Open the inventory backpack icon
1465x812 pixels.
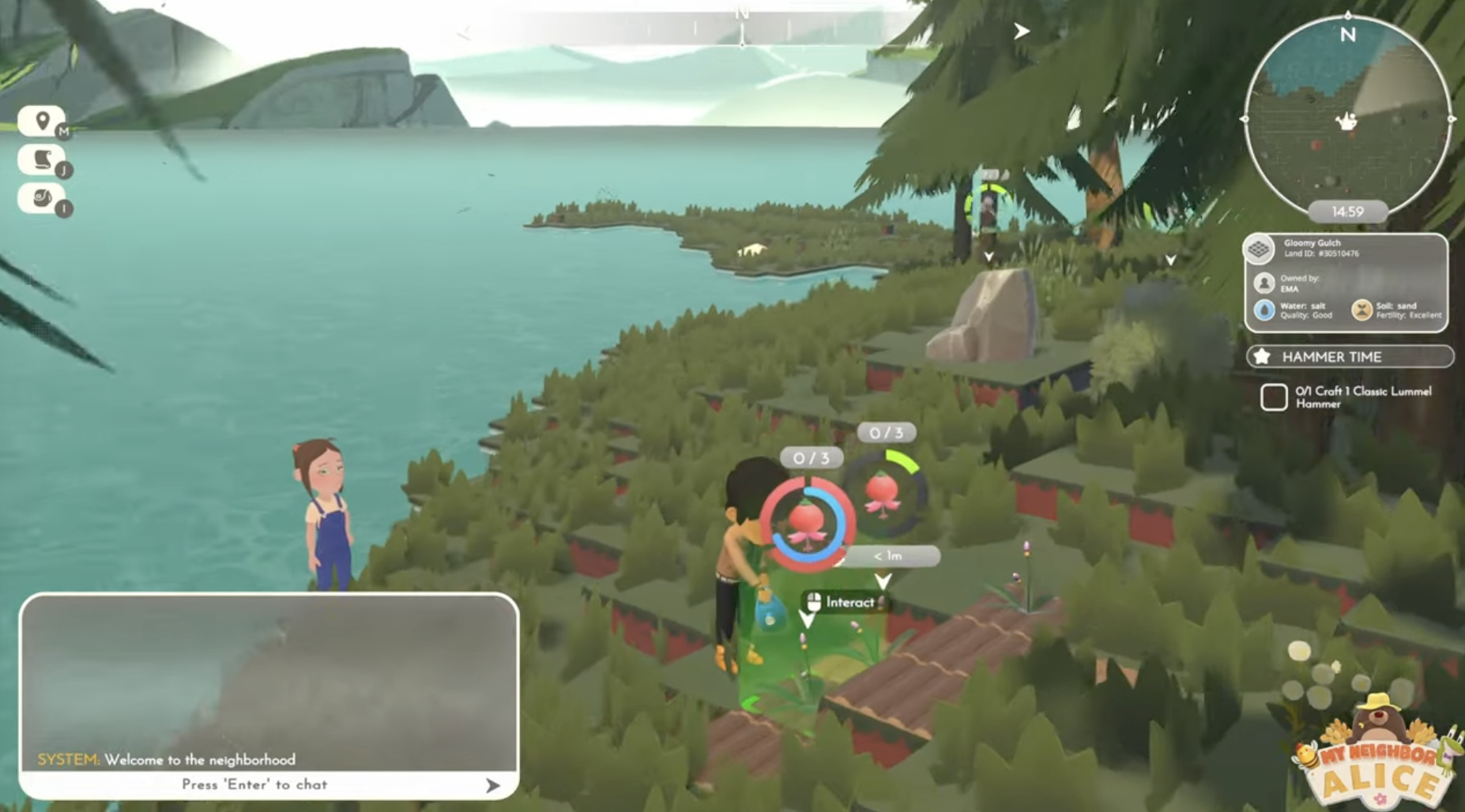[x=42, y=197]
